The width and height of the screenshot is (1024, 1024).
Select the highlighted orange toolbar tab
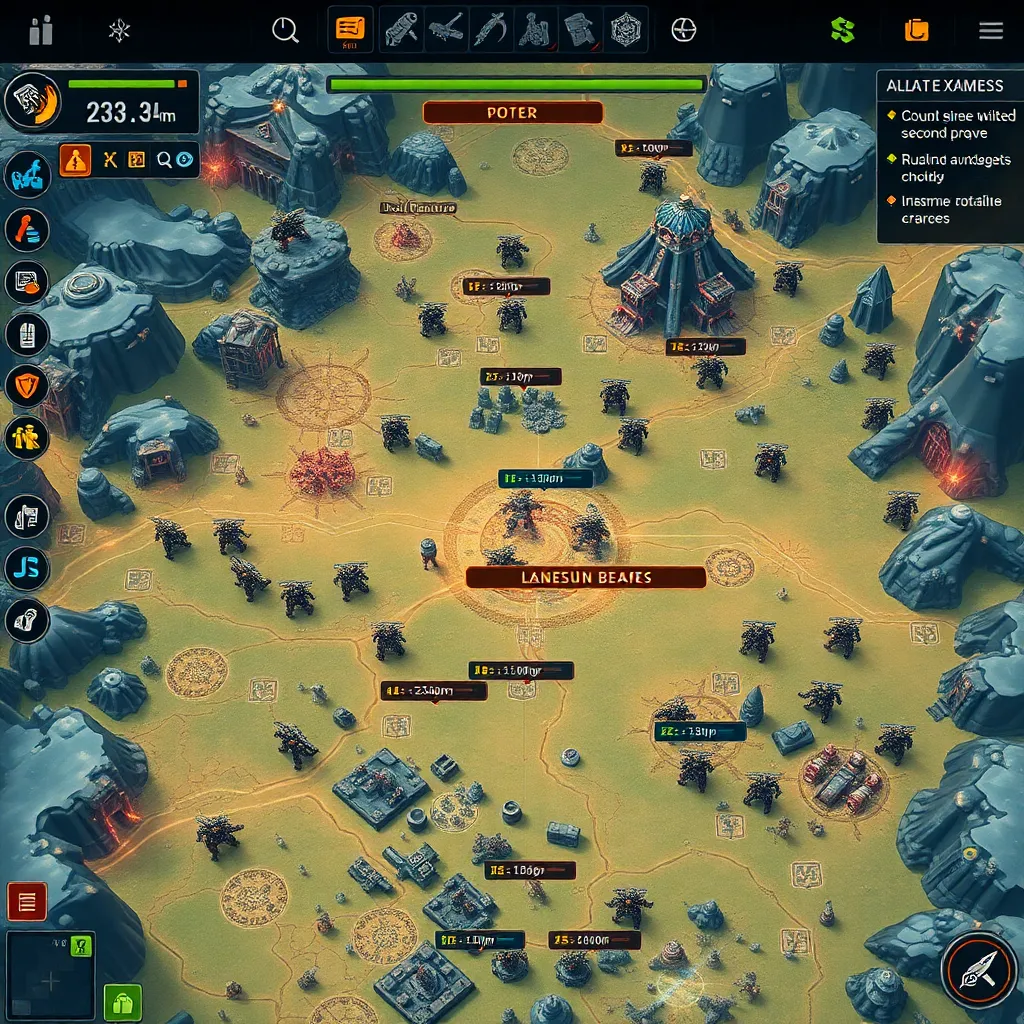coord(350,30)
